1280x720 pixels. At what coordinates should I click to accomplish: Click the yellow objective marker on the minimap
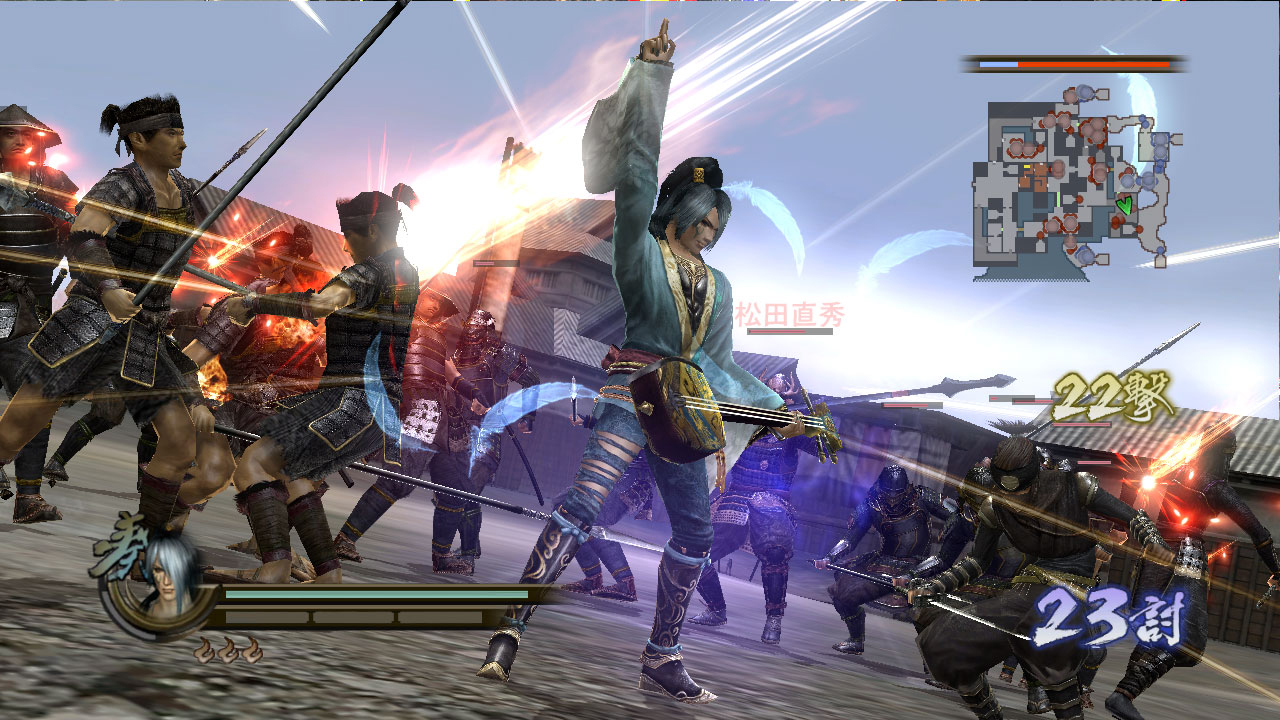point(1026,167)
